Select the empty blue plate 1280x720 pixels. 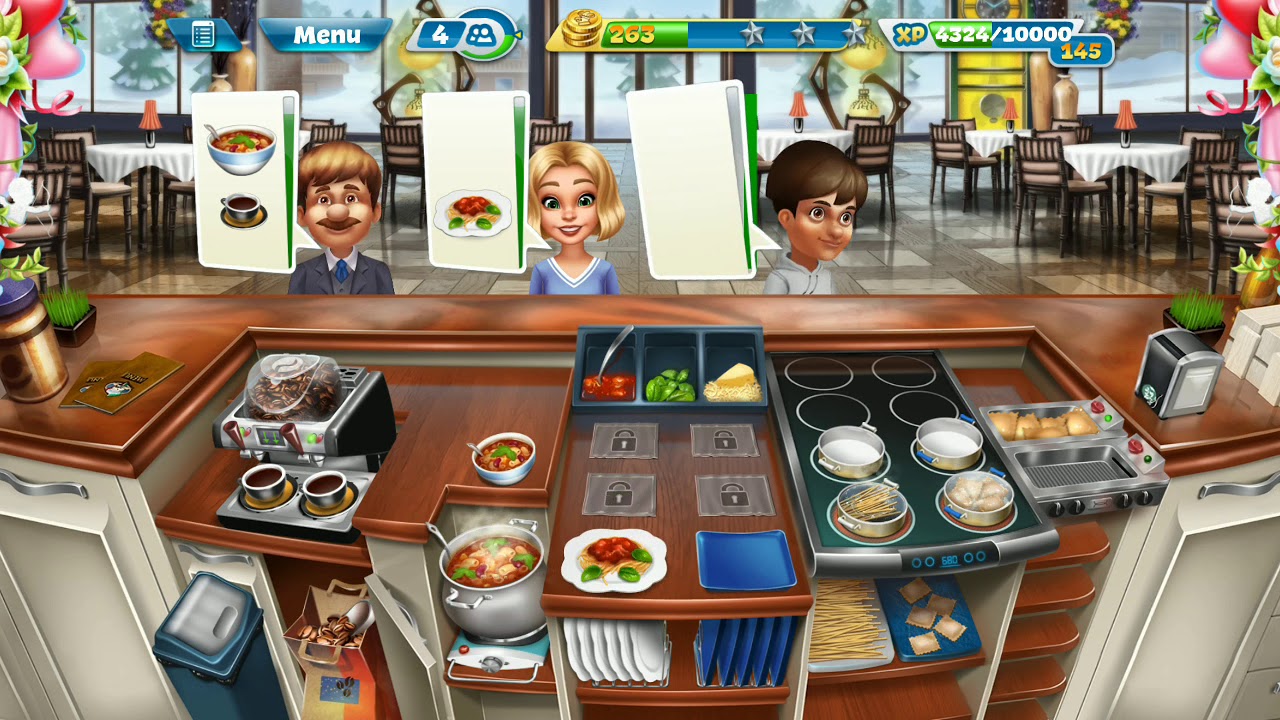[x=745, y=559]
